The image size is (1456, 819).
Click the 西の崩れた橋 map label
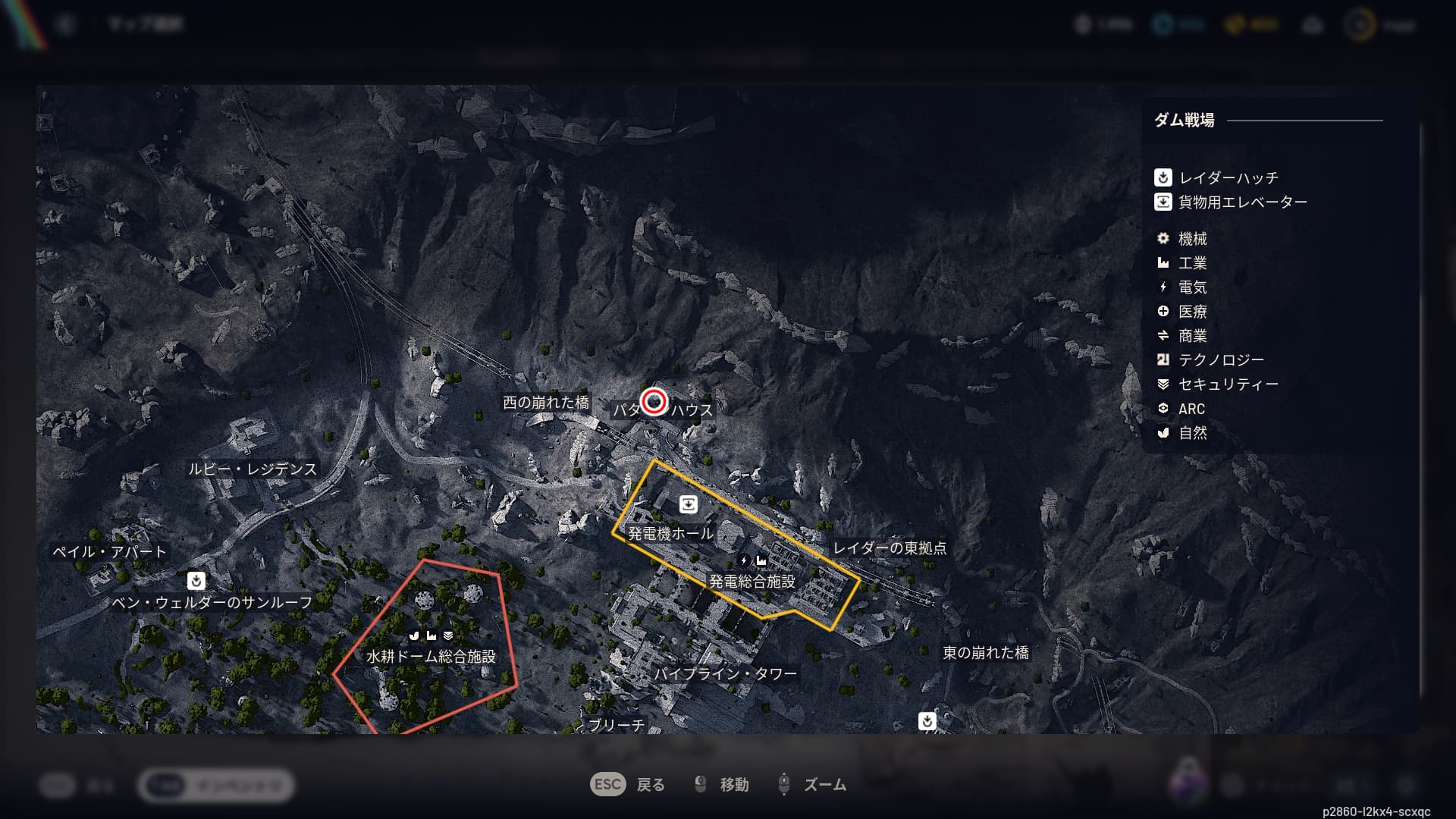click(x=546, y=403)
